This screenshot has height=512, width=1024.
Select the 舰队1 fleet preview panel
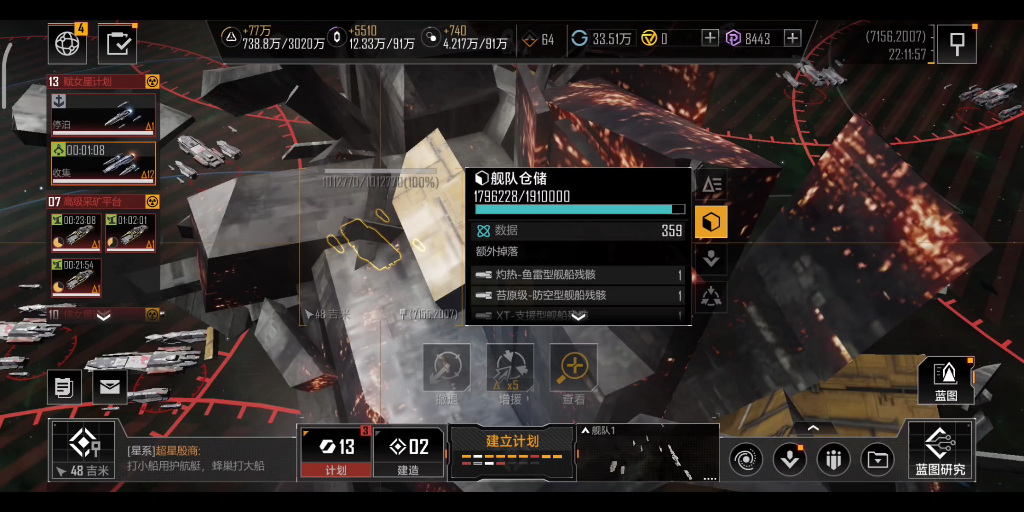pos(648,452)
